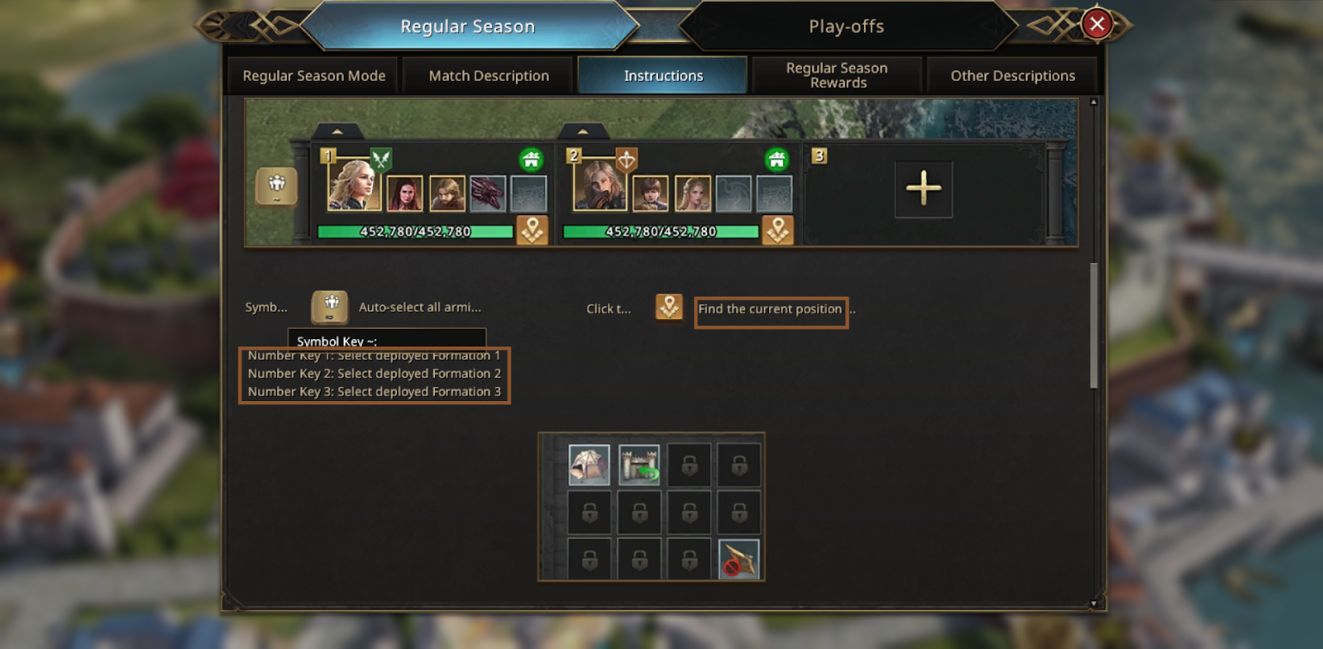Show the Regular Season Rewards tab

point(837,76)
